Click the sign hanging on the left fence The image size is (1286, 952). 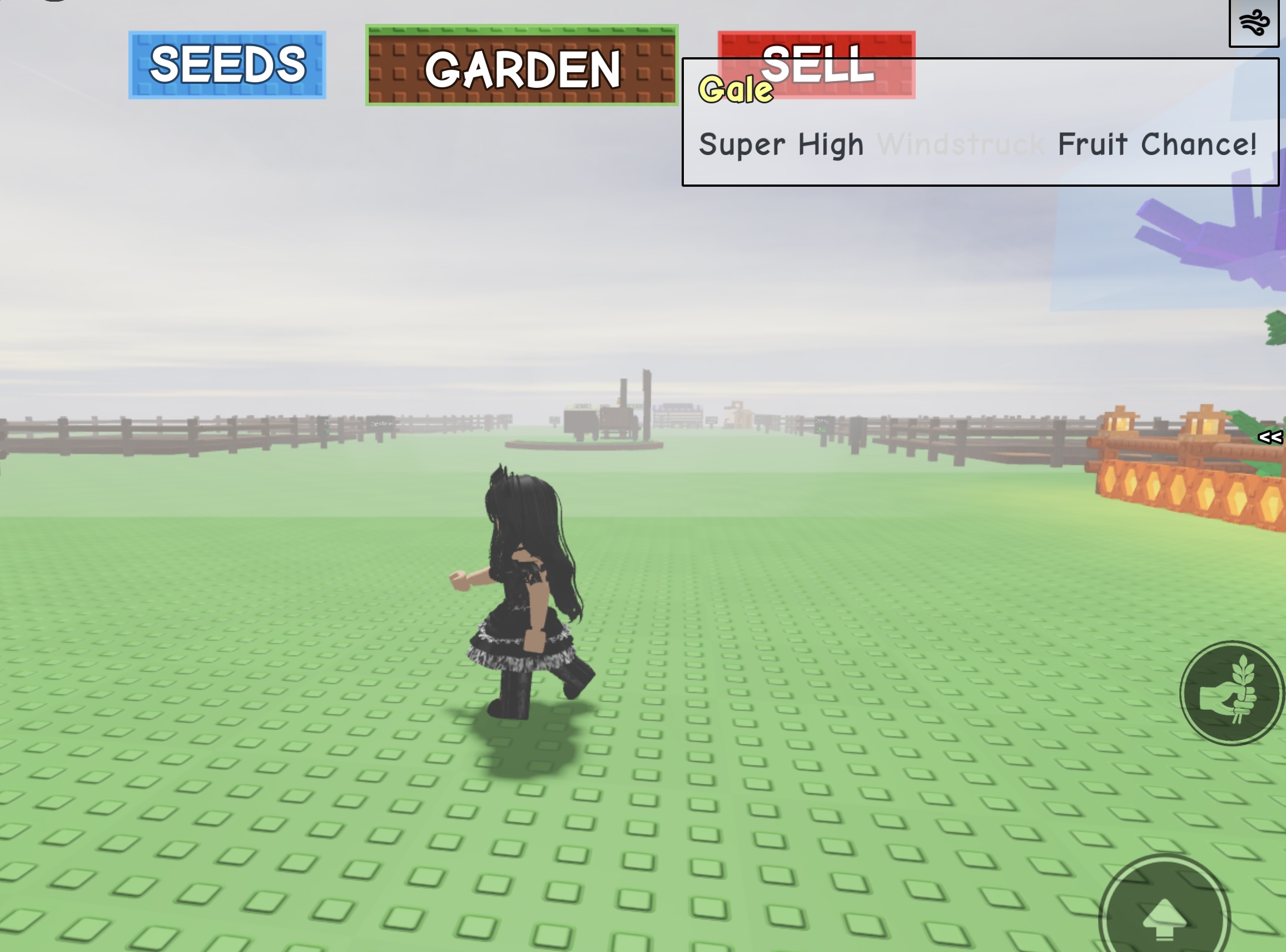pos(380,422)
